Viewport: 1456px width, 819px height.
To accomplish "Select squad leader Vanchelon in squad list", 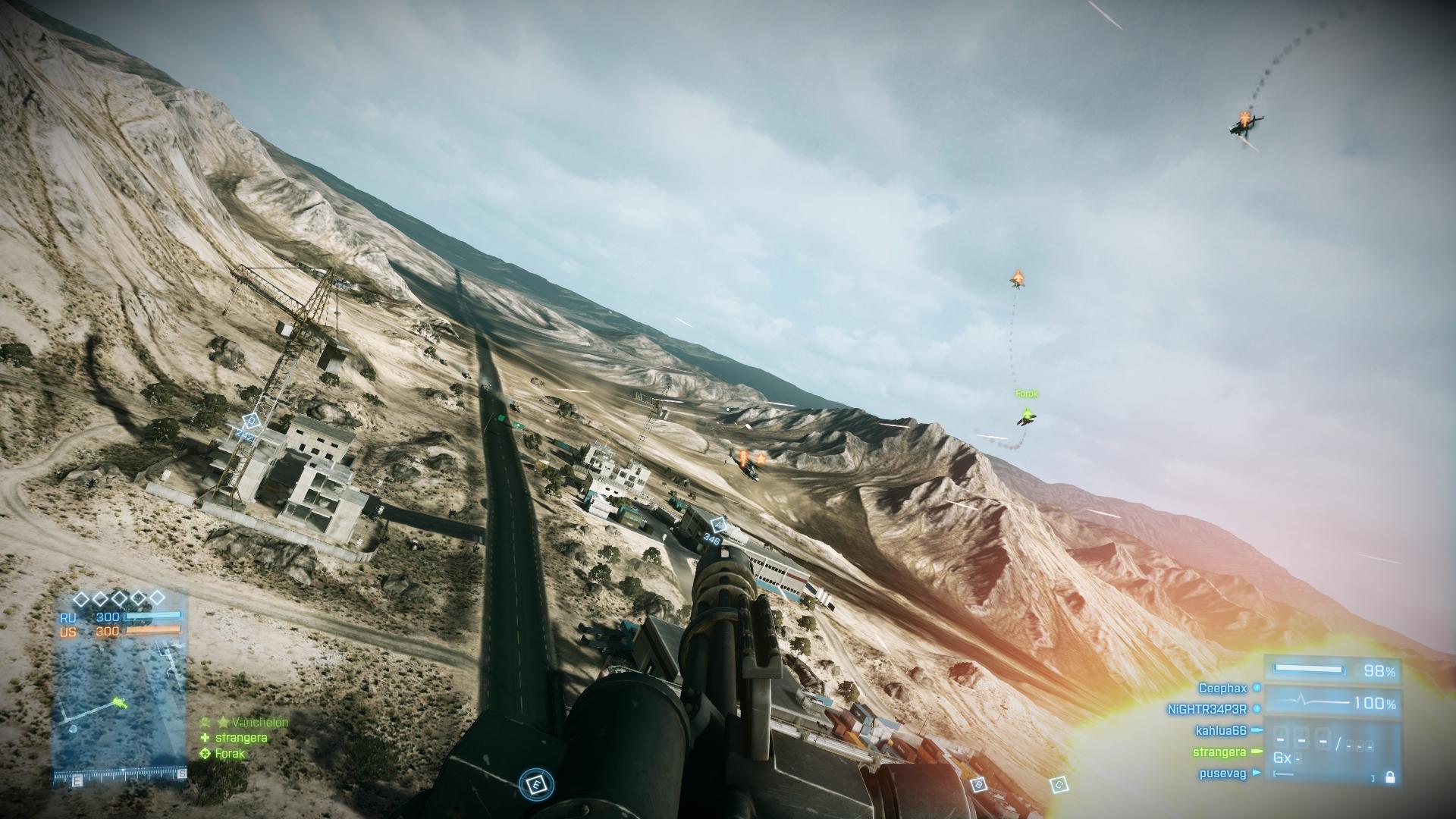I will coord(259,723).
